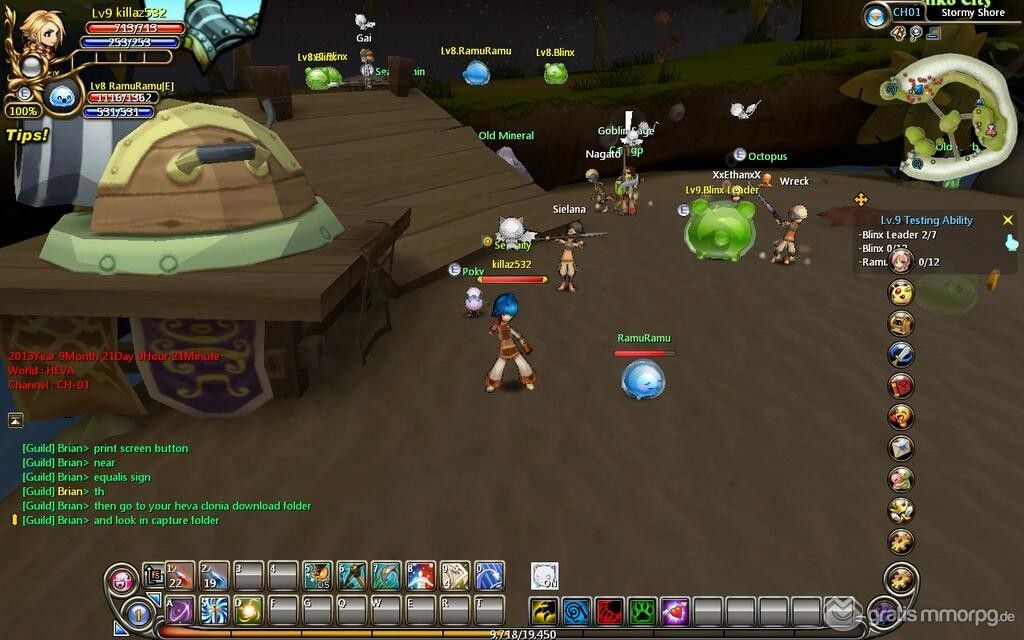Use the hotbar item in slot 2
Viewport: 1024px width, 640px height.
click(x=214, y=576)
